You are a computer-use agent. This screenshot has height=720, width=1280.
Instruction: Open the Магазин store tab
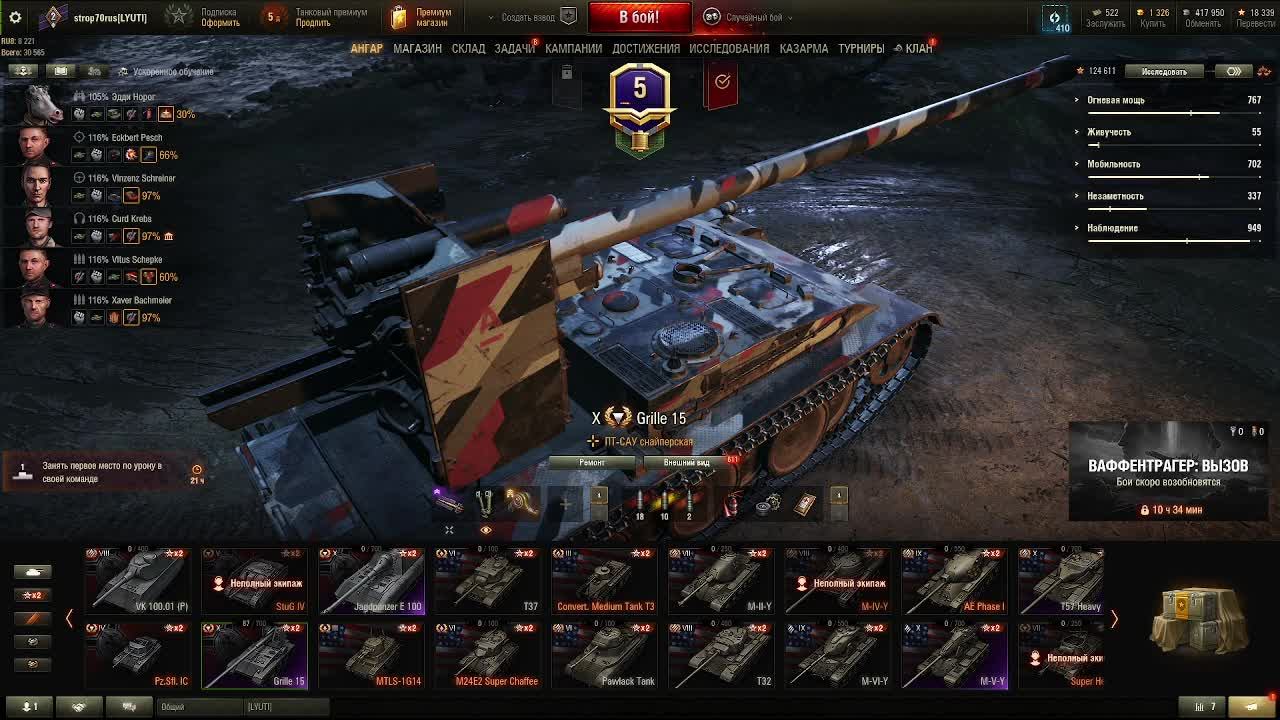[417, 48]
